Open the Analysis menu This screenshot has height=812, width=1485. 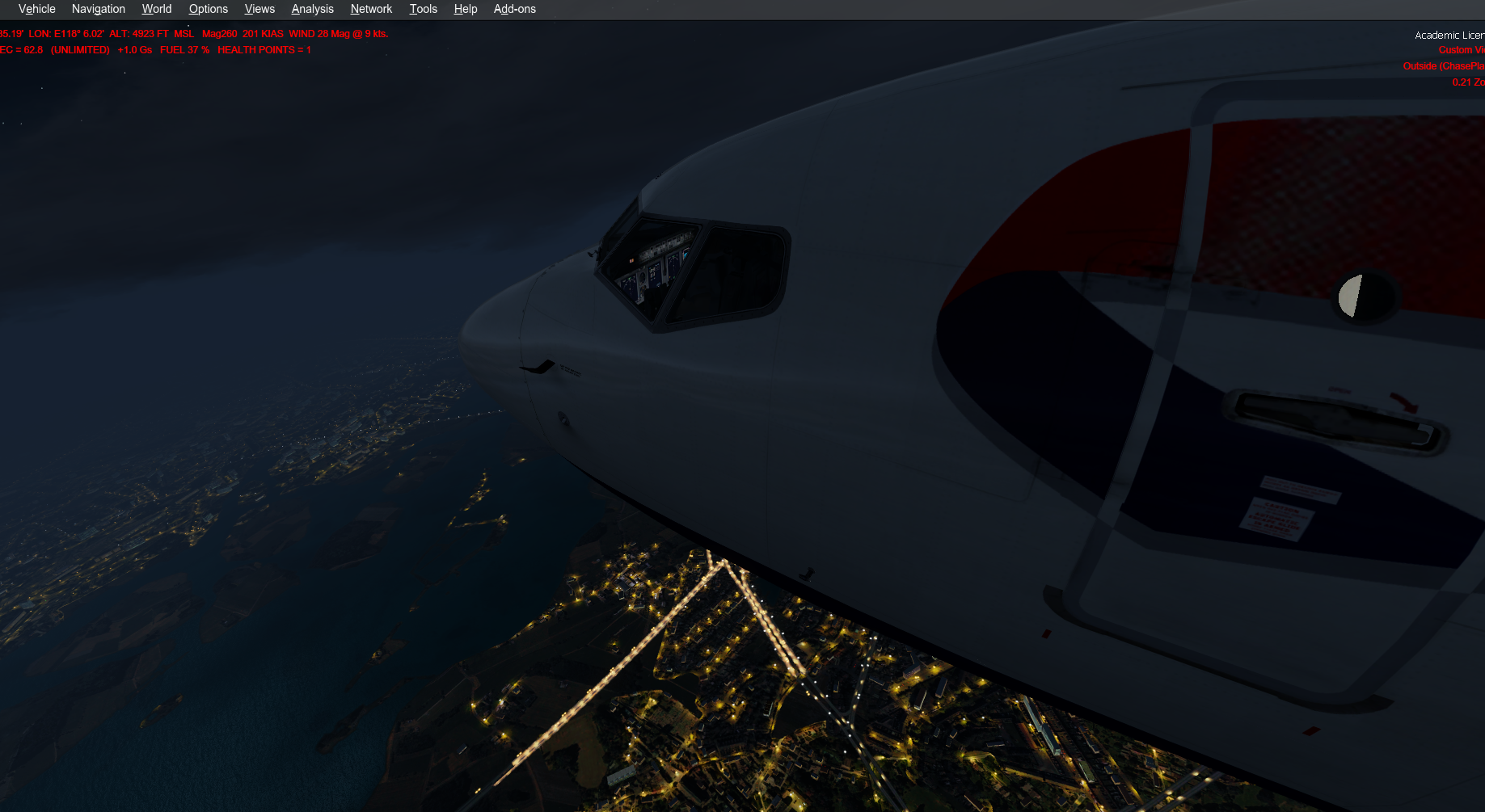pyautogui.click(x=312, y=9)
